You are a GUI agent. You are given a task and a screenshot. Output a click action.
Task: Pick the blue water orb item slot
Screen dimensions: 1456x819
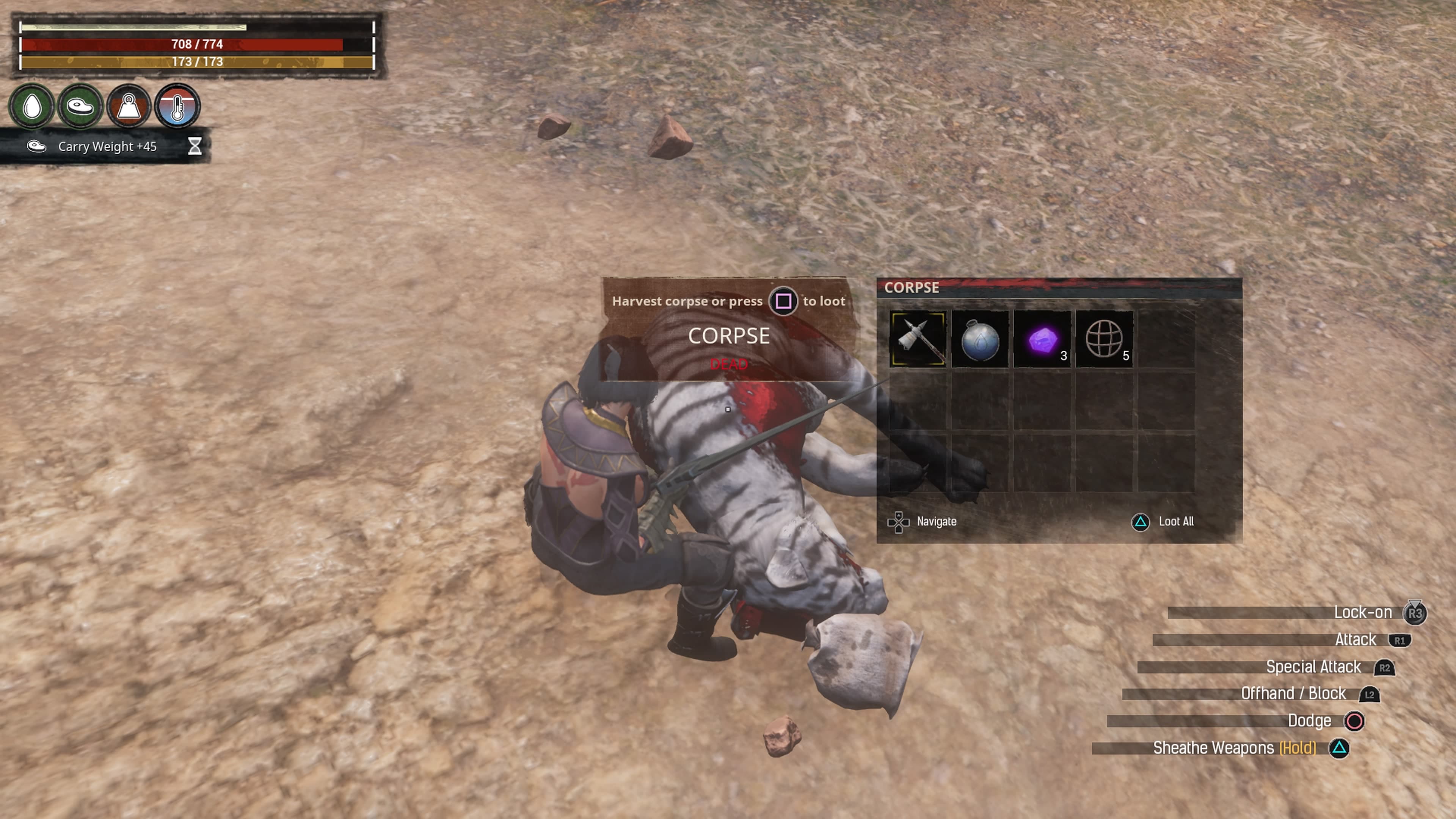click(x=979, y=339)
